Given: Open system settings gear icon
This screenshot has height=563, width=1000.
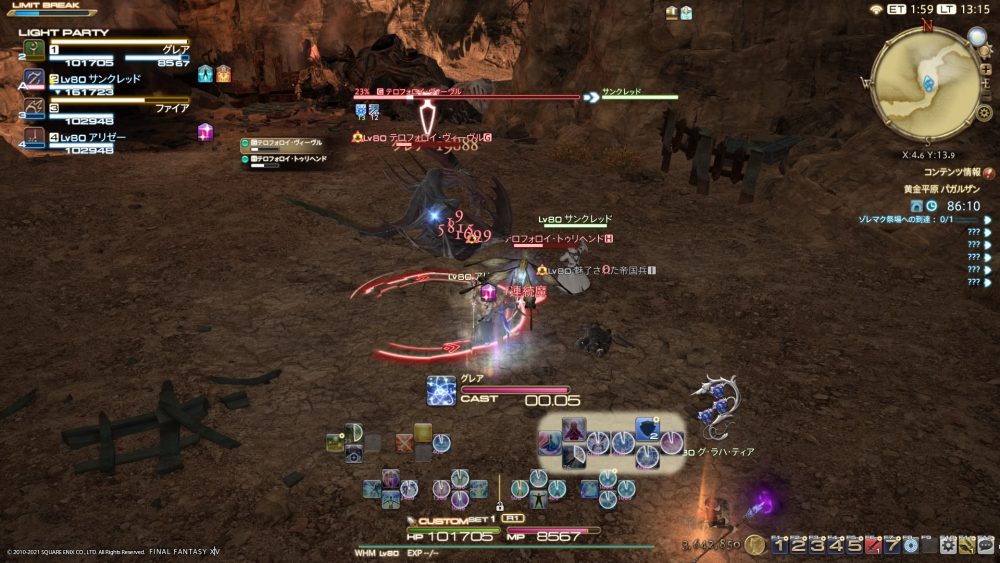Looking at the screenshot, I should (x=947, y=546).
